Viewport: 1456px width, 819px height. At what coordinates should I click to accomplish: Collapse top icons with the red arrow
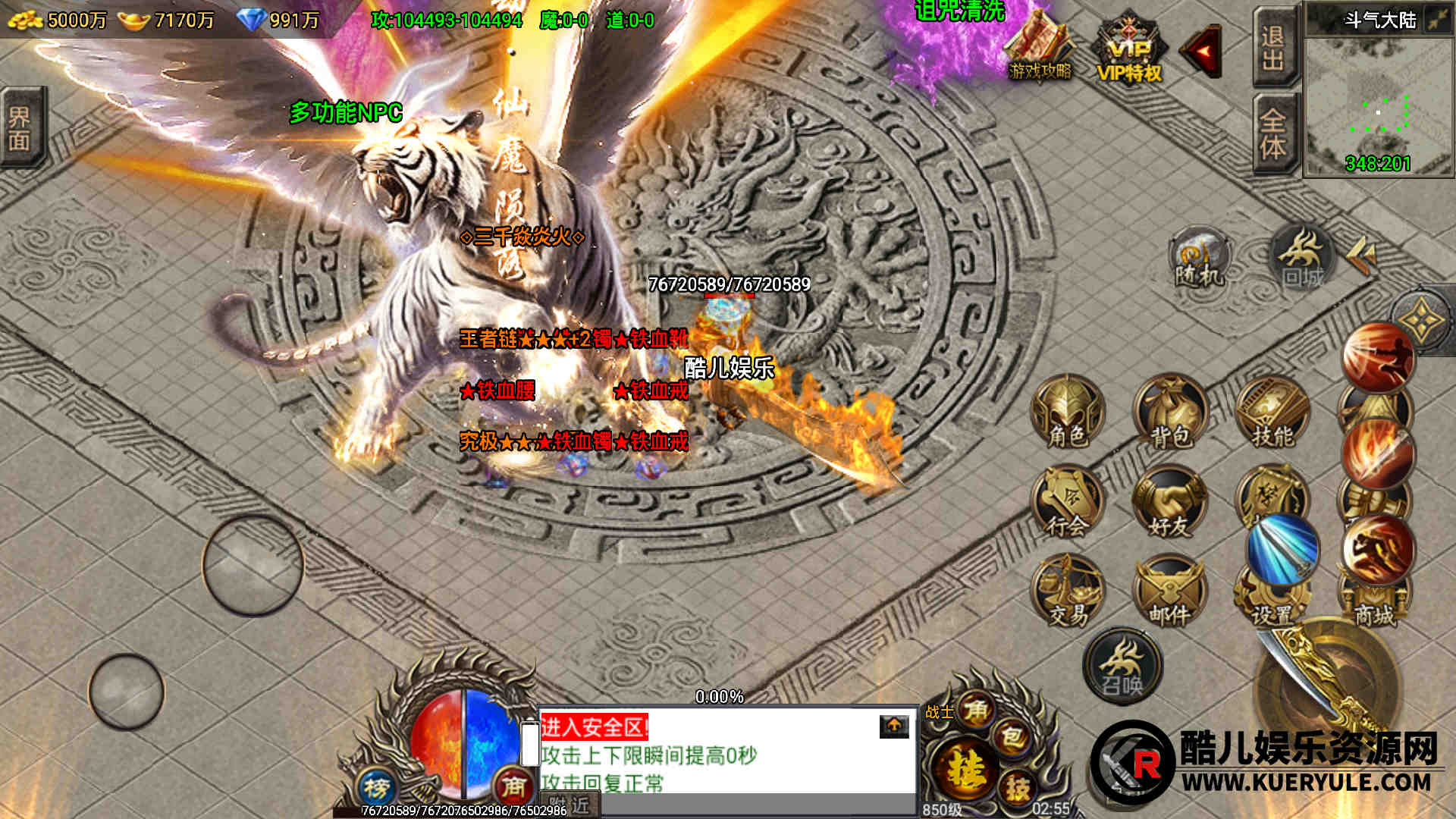(x=1202, y=52)
